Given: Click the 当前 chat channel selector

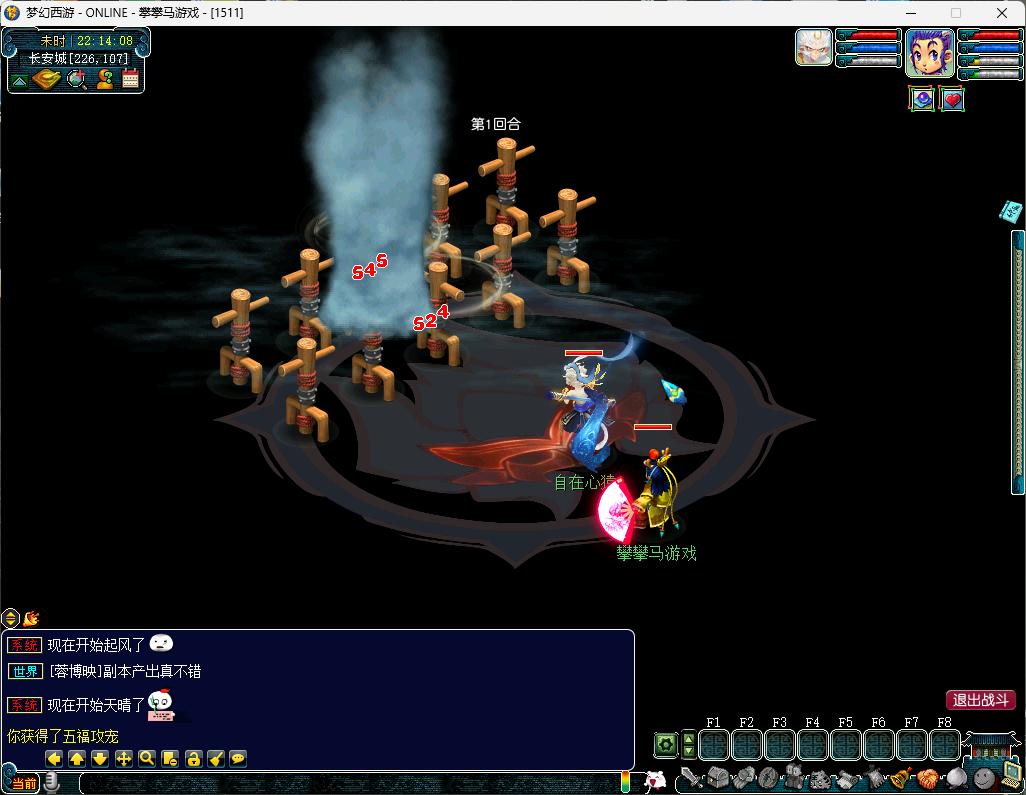Looking at the screenshot, I should click(24, 783).
